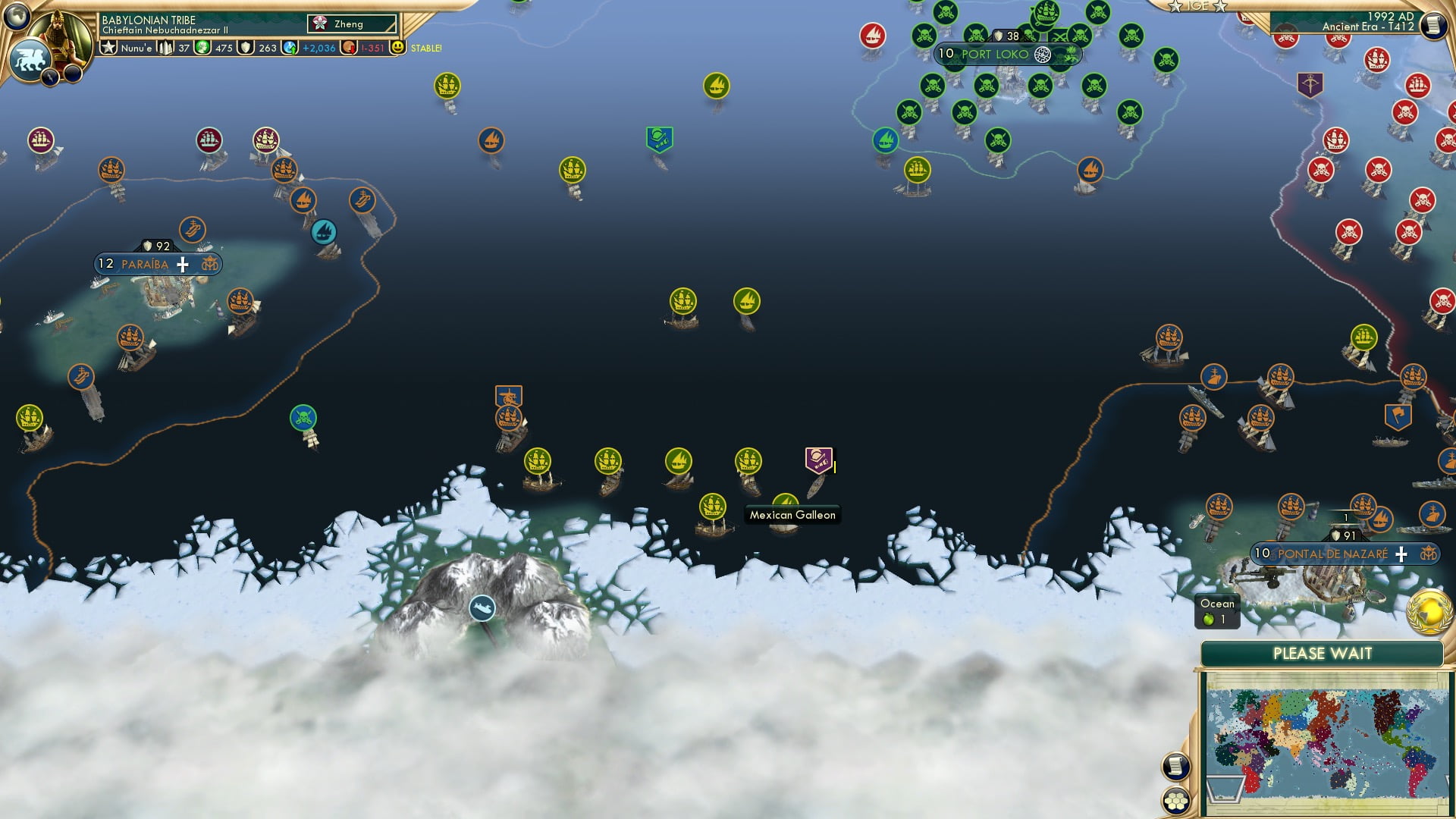
Task: Click the science globe icon showing +2,036
Action: [x=290, y=48]
